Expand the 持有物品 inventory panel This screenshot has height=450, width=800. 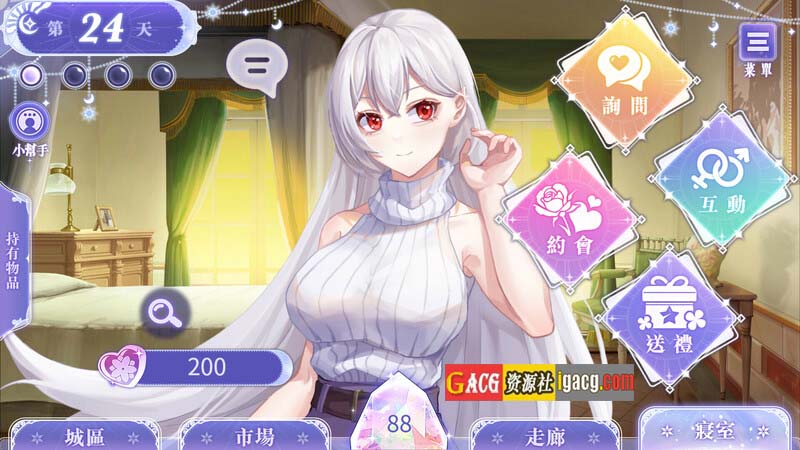[13, 261]
